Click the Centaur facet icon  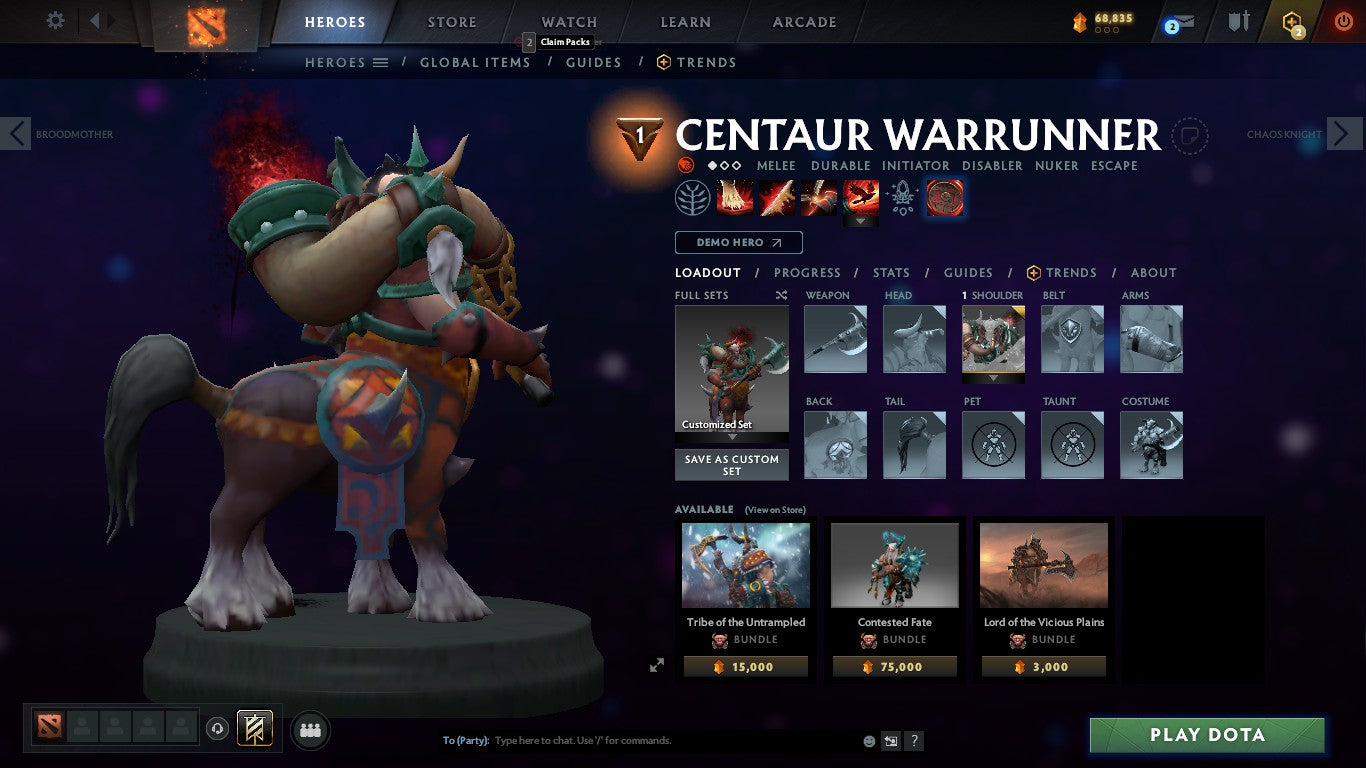(x=943, y=197)
